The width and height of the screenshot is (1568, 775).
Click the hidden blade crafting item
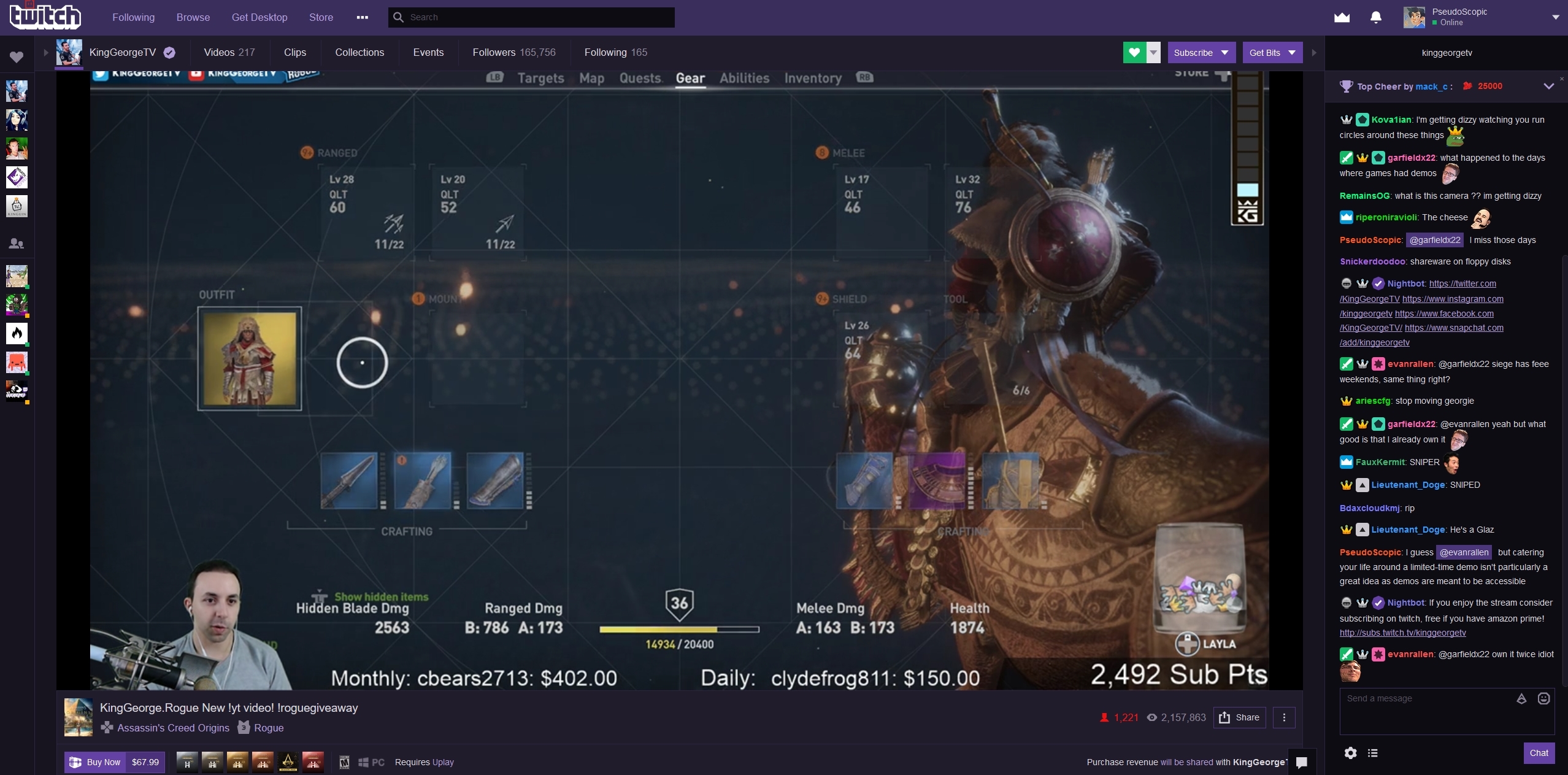[x=349, y=481]
